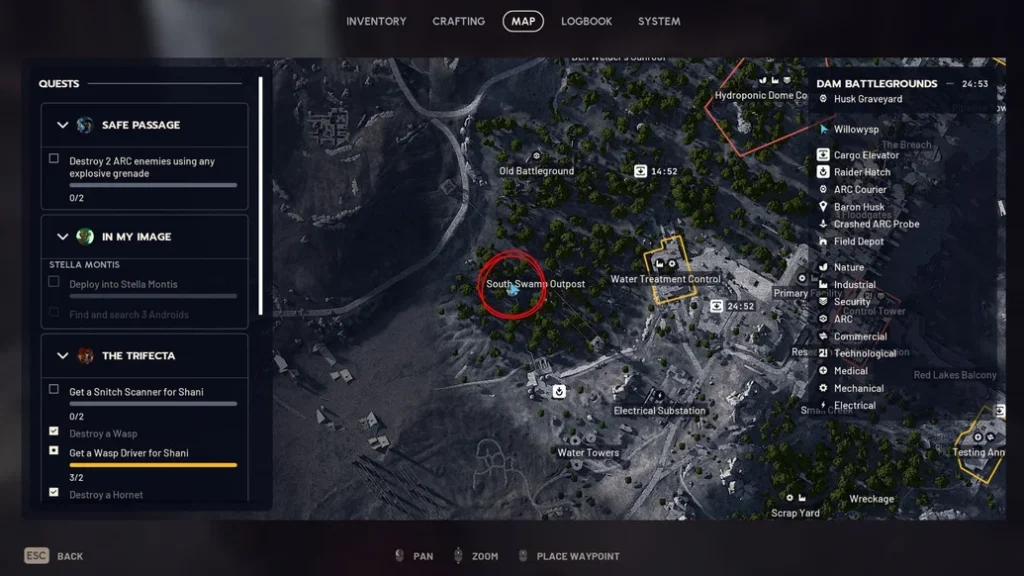
Task: Click the South Swamp Outpost map marker
Action: 512,289
